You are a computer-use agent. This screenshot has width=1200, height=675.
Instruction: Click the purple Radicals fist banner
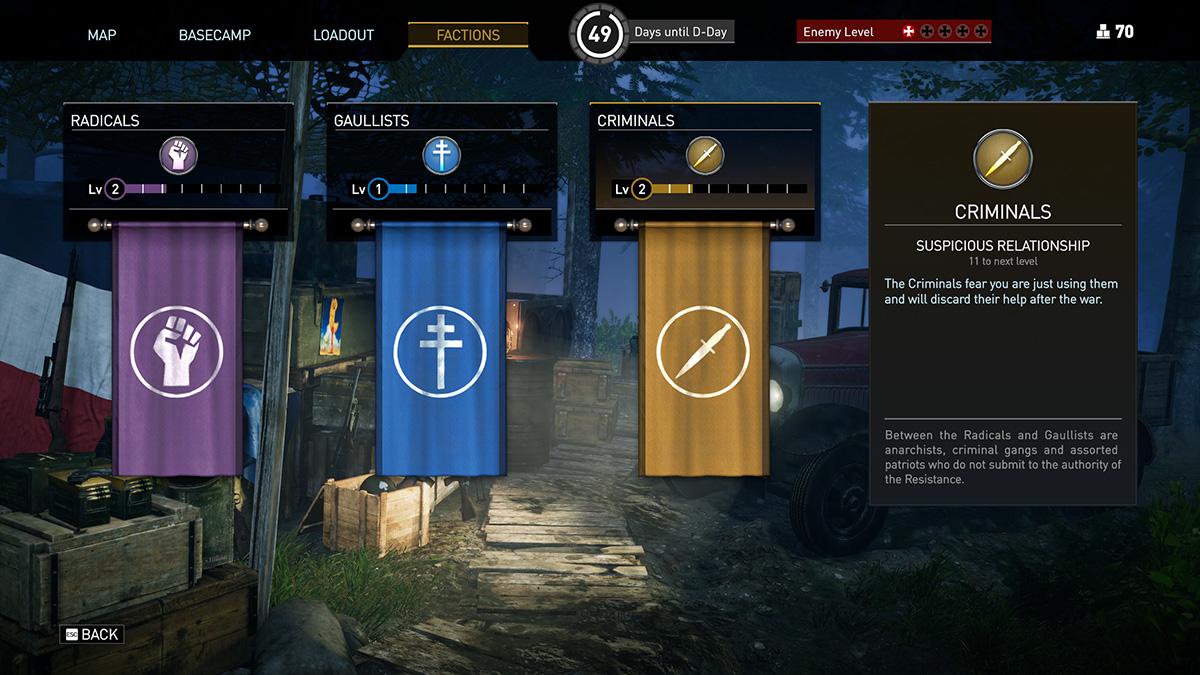click(x=177, y=350)
